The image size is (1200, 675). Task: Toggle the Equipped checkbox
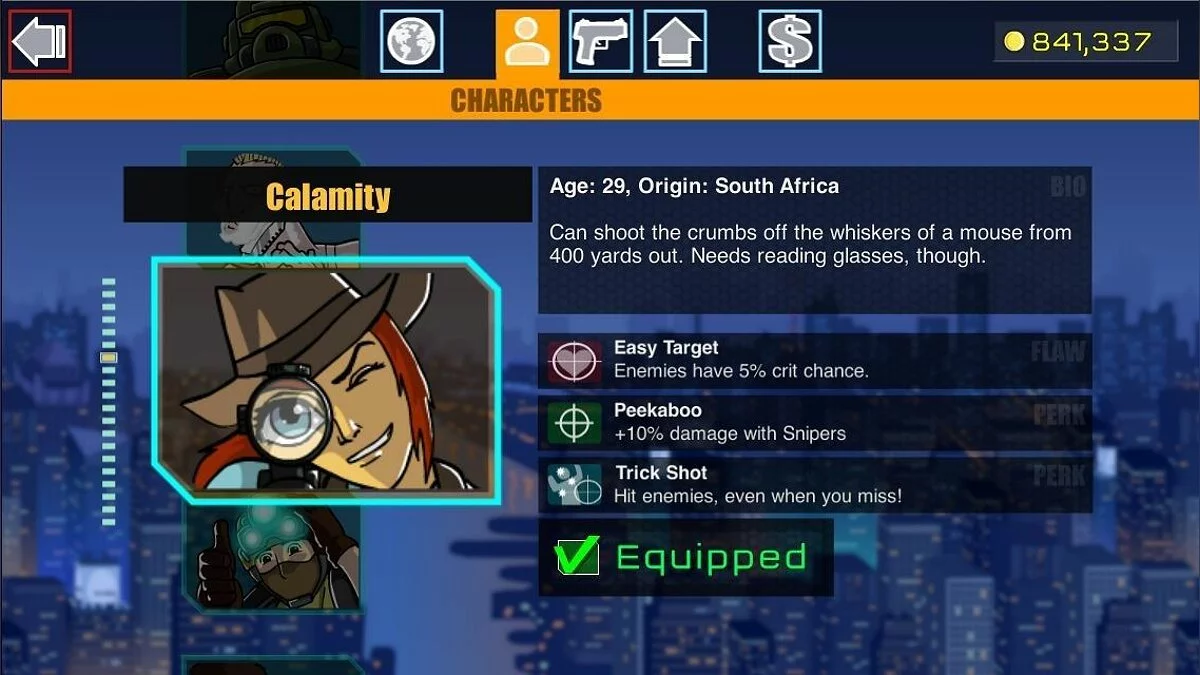tap(577, 556)
